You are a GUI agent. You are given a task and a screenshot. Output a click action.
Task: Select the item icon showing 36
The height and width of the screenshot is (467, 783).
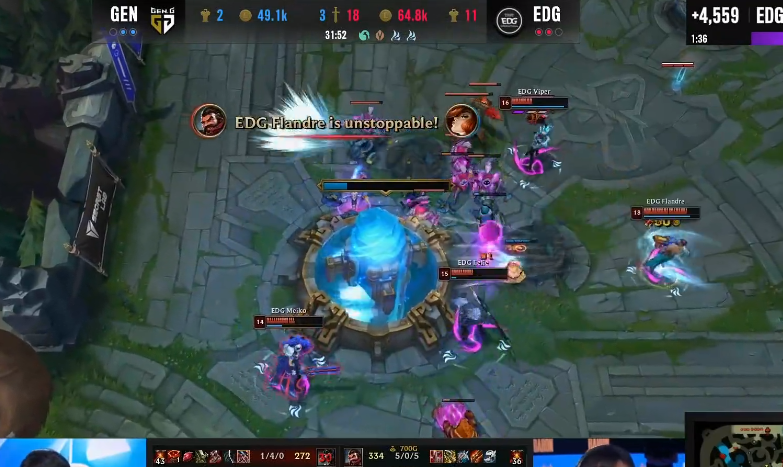(516, 457)
